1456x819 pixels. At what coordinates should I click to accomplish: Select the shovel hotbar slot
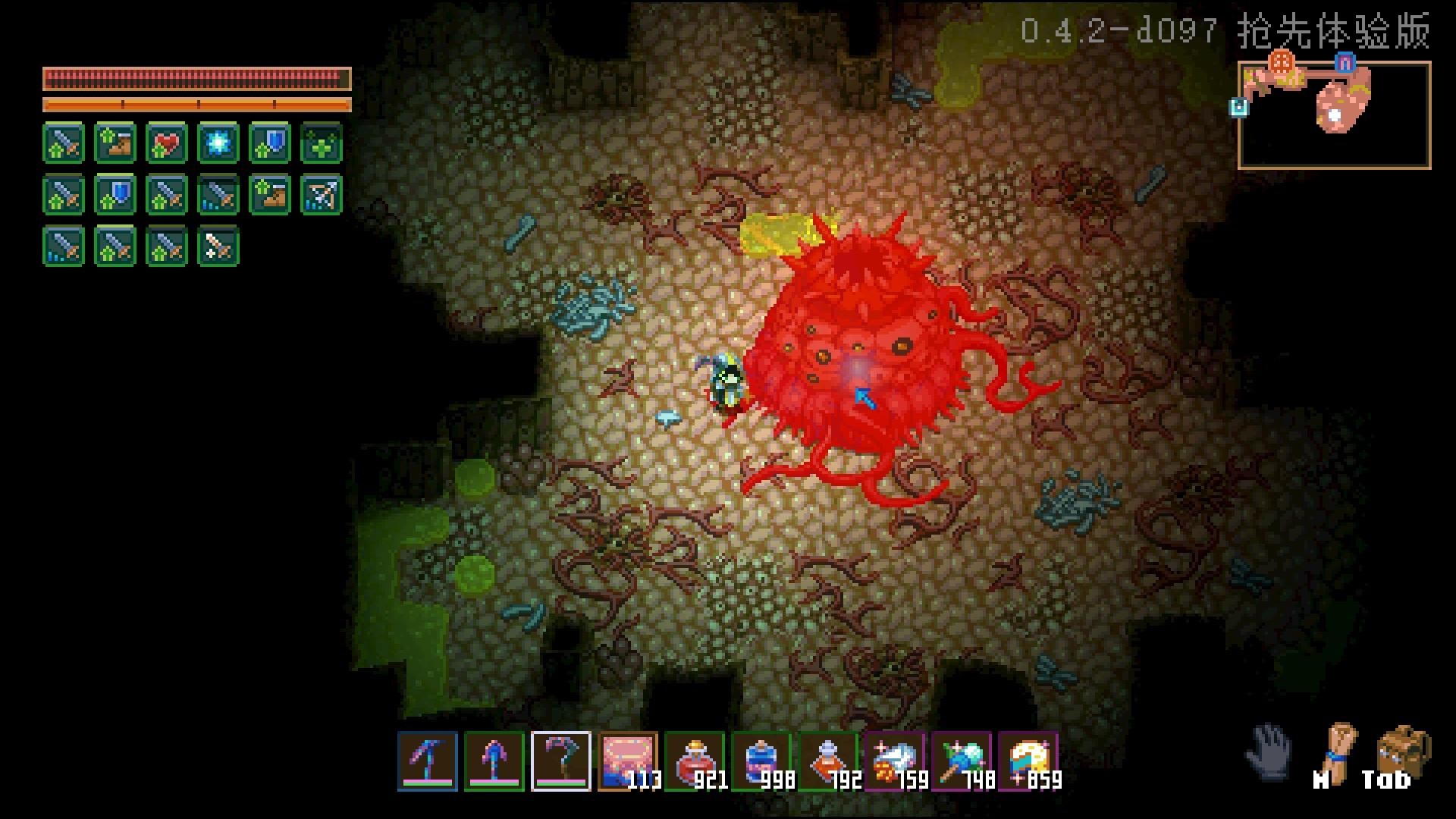click(494, 761)
